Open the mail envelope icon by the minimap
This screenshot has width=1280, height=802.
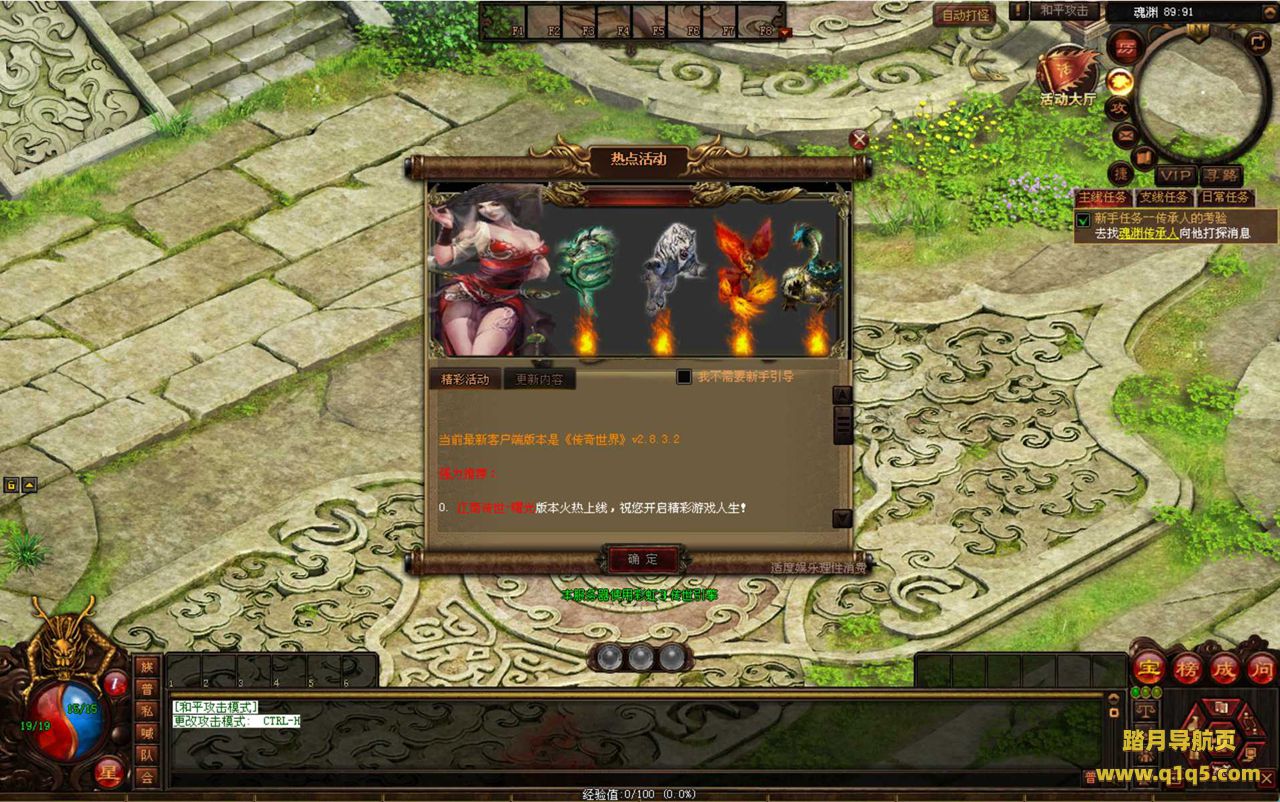(x=1125, y=134)
